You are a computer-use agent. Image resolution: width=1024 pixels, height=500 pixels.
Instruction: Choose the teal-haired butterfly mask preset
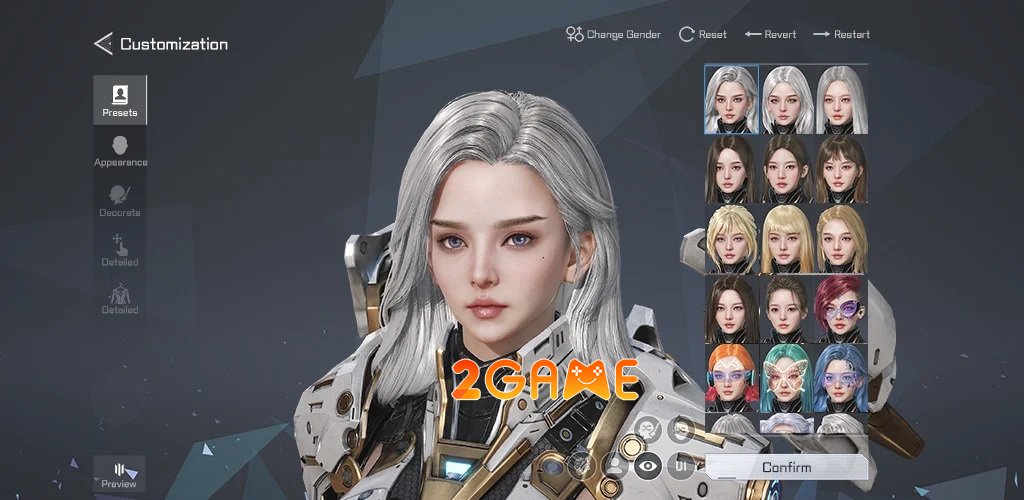(x=786, y=378)
